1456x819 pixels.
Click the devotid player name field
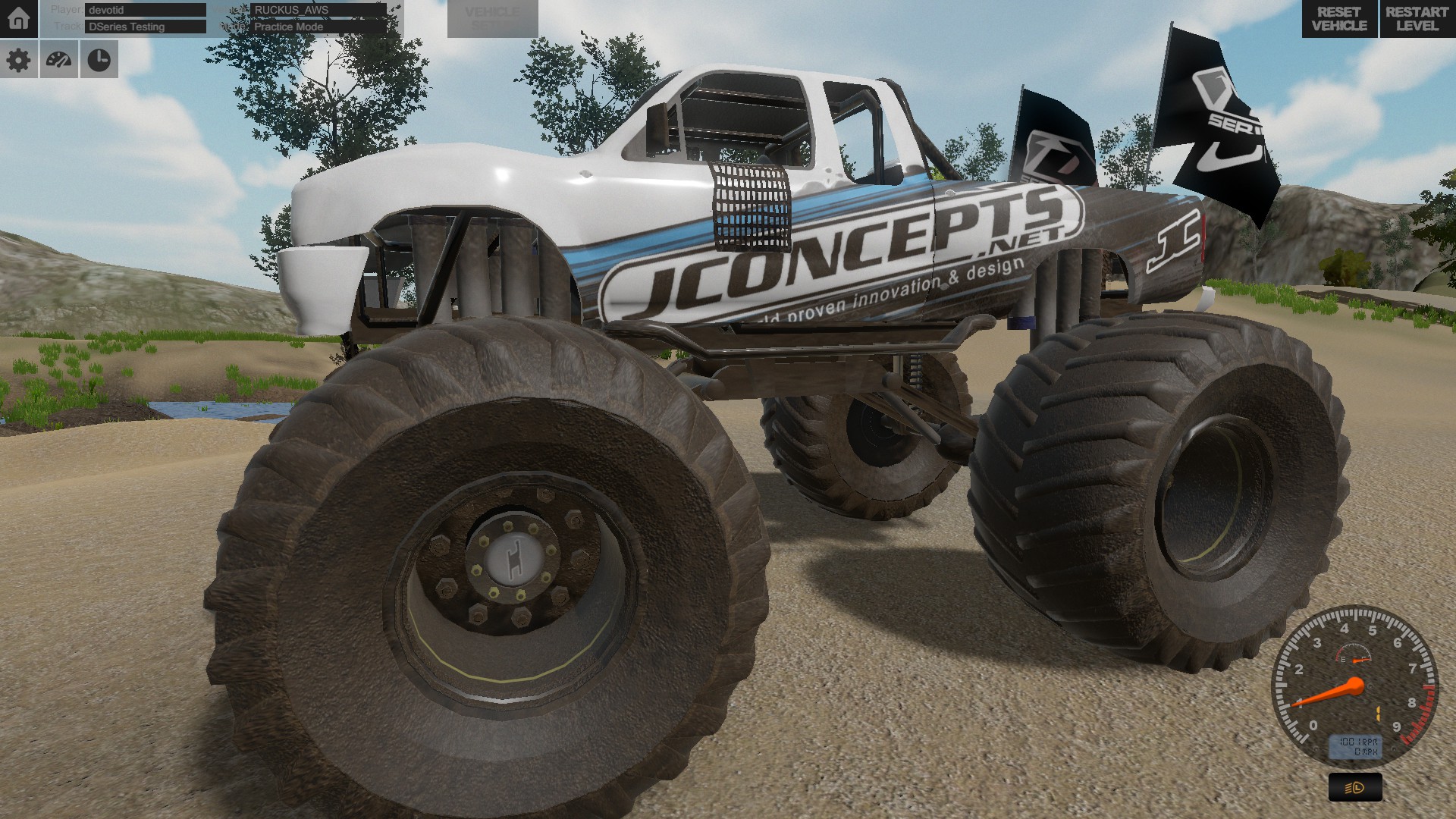click(x=144, y=10)
